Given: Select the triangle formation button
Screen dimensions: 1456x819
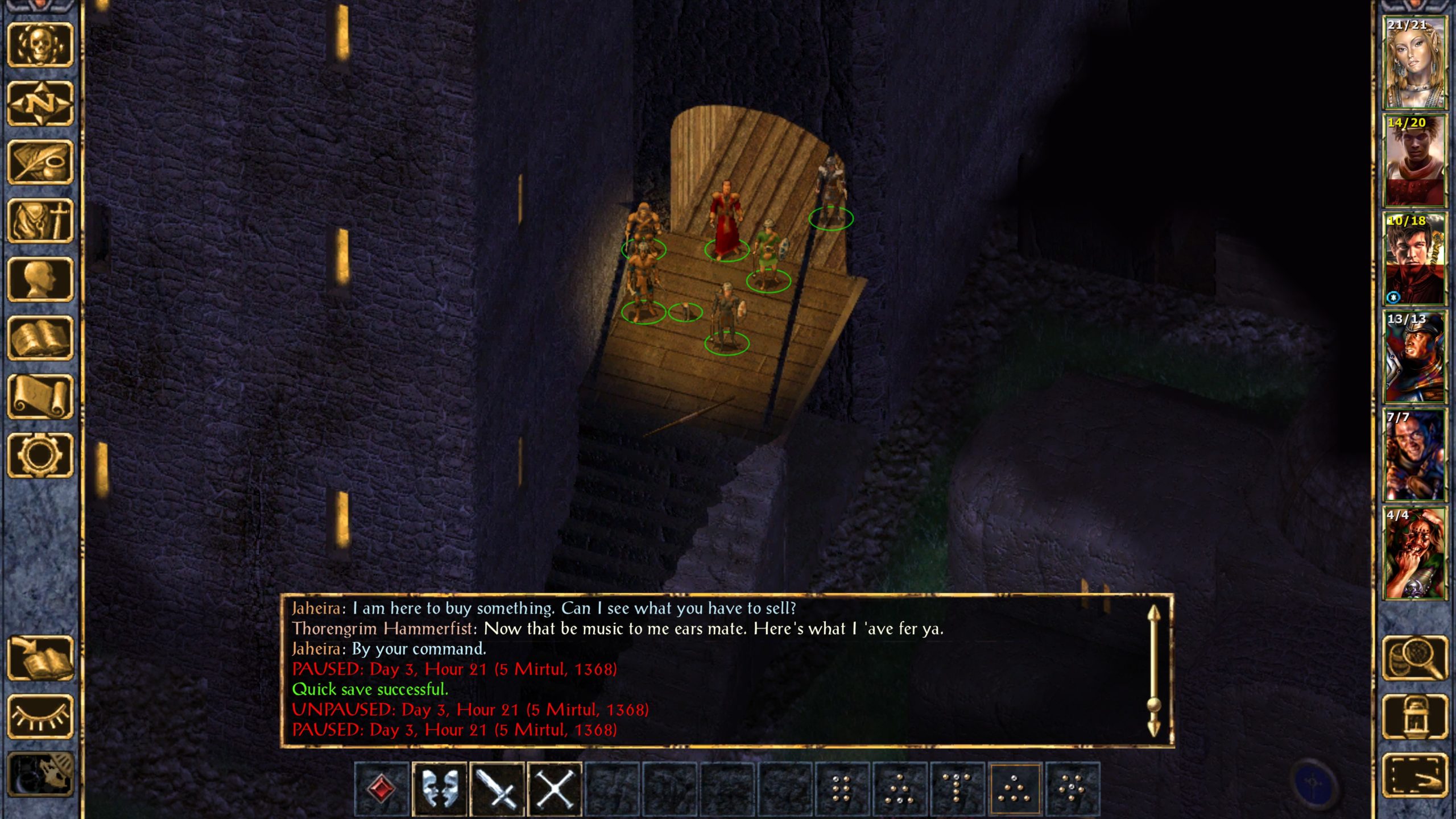Looking at the screenshot, I should 1015,789.
